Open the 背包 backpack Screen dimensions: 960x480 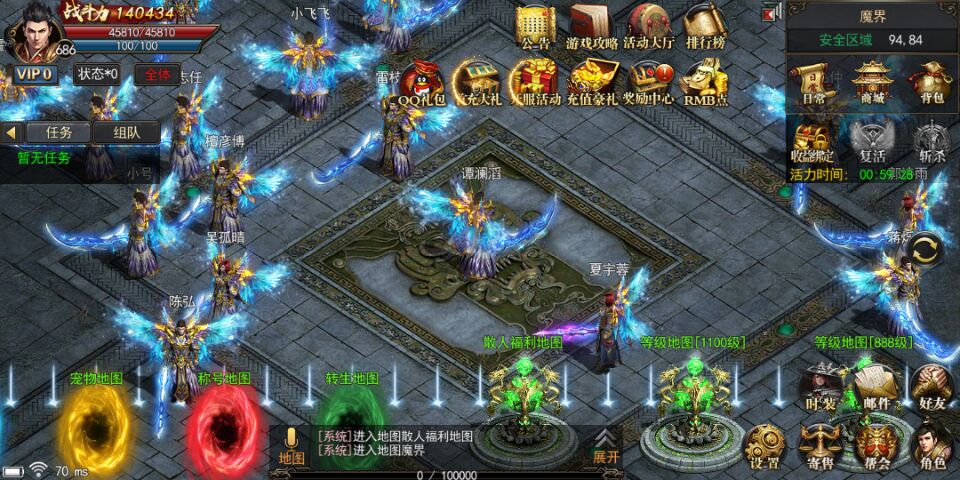click(x=930, y=83)
